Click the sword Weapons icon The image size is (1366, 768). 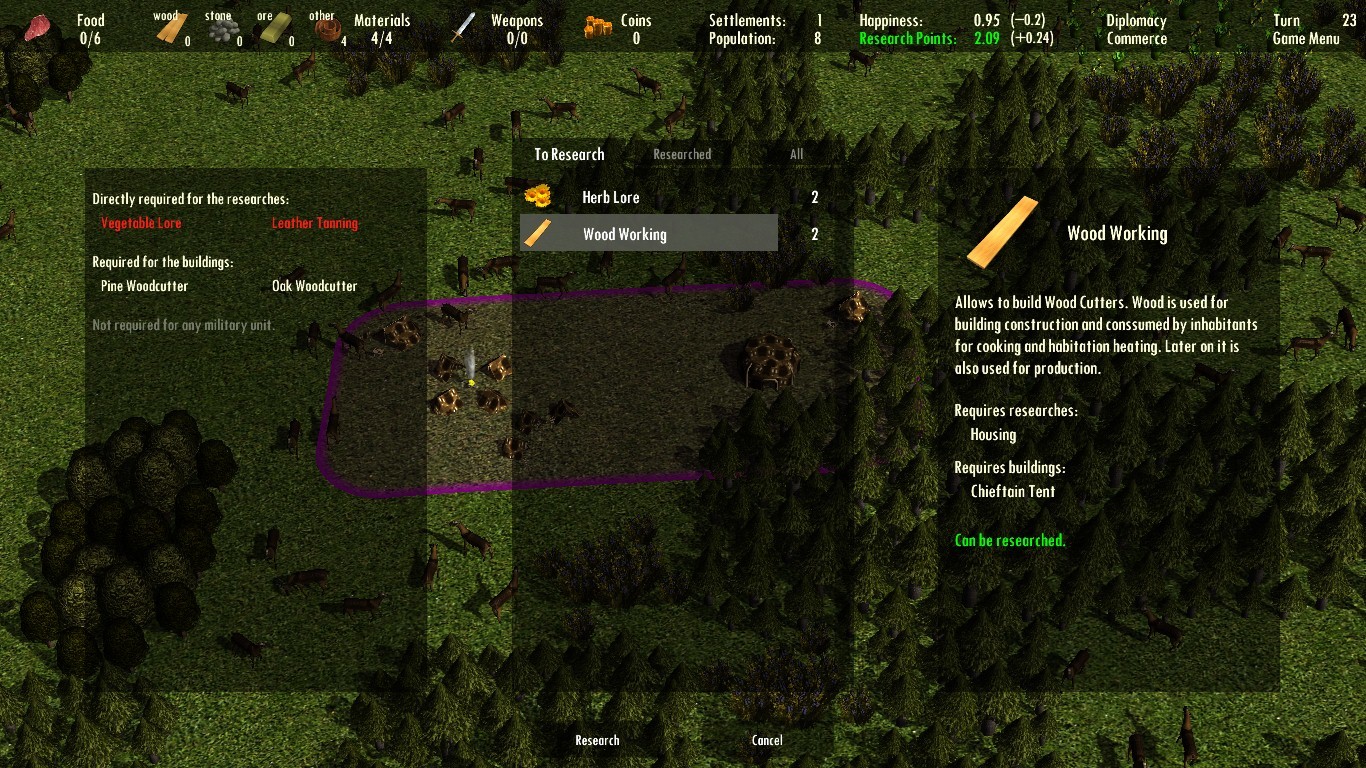click(462, 25)
